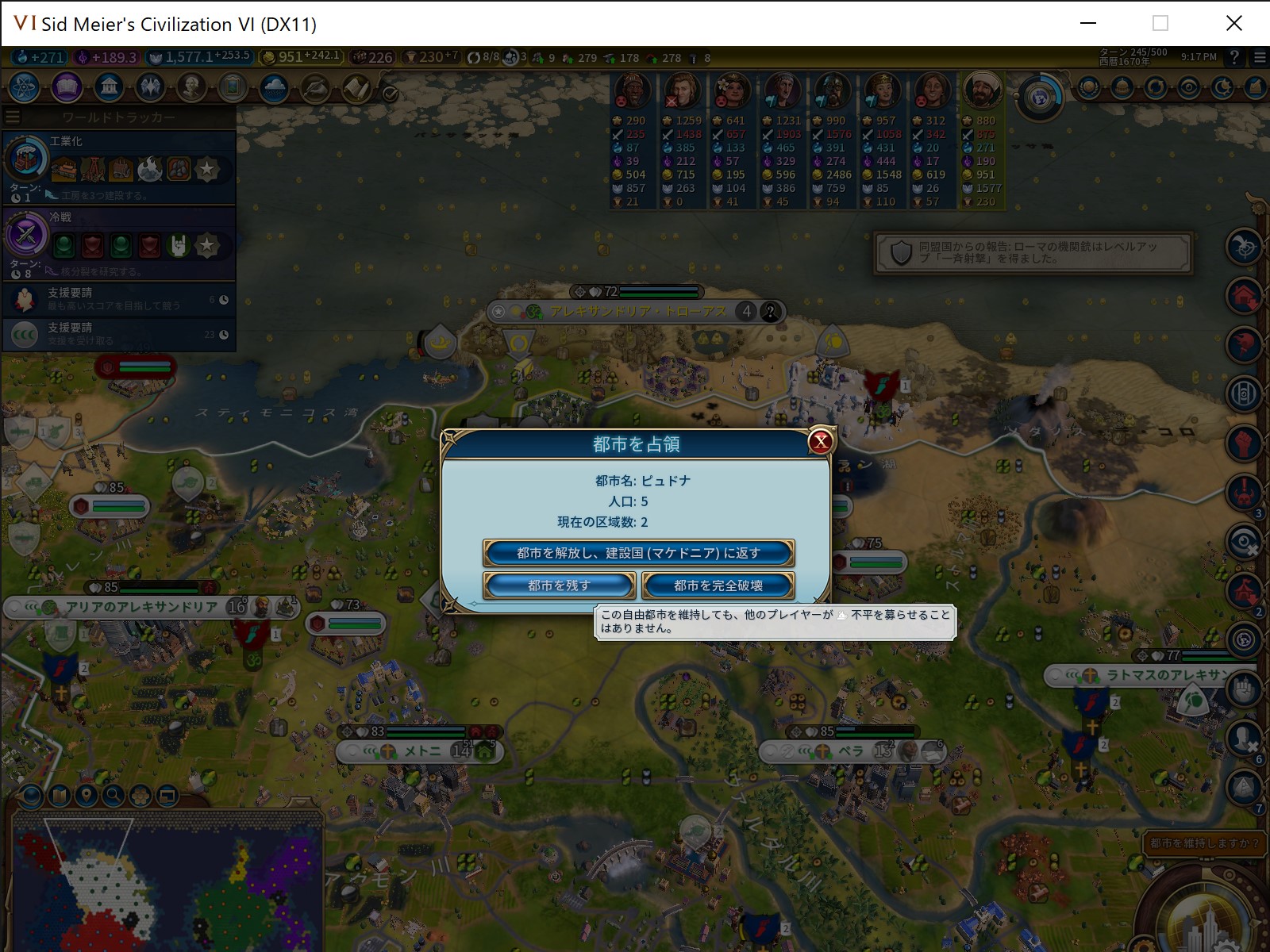Open the Religion screen
Screen dimensions: 1270x952
point(151,88)
